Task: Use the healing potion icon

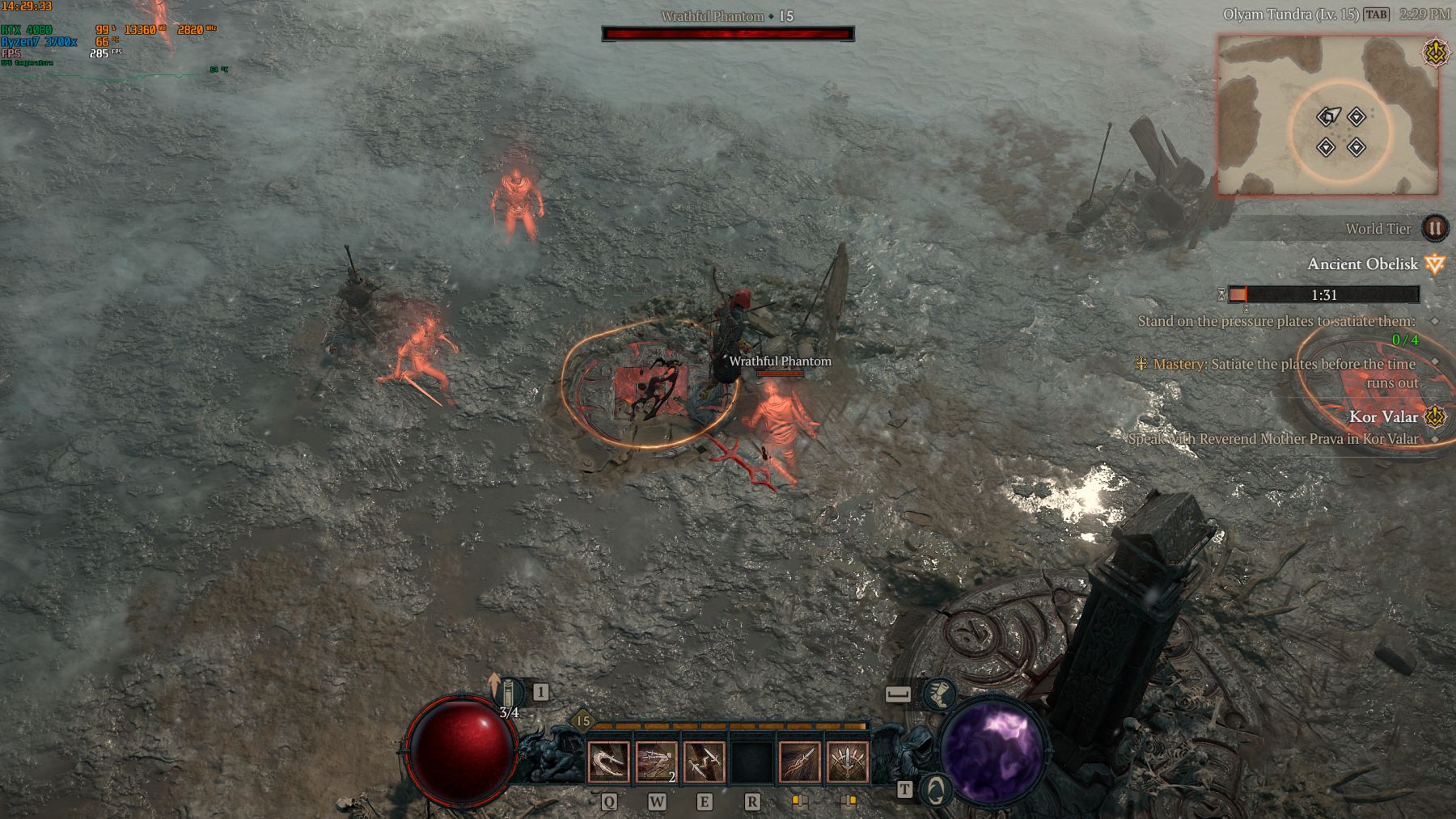Action: pyautogui.click(x=510, y=694)
